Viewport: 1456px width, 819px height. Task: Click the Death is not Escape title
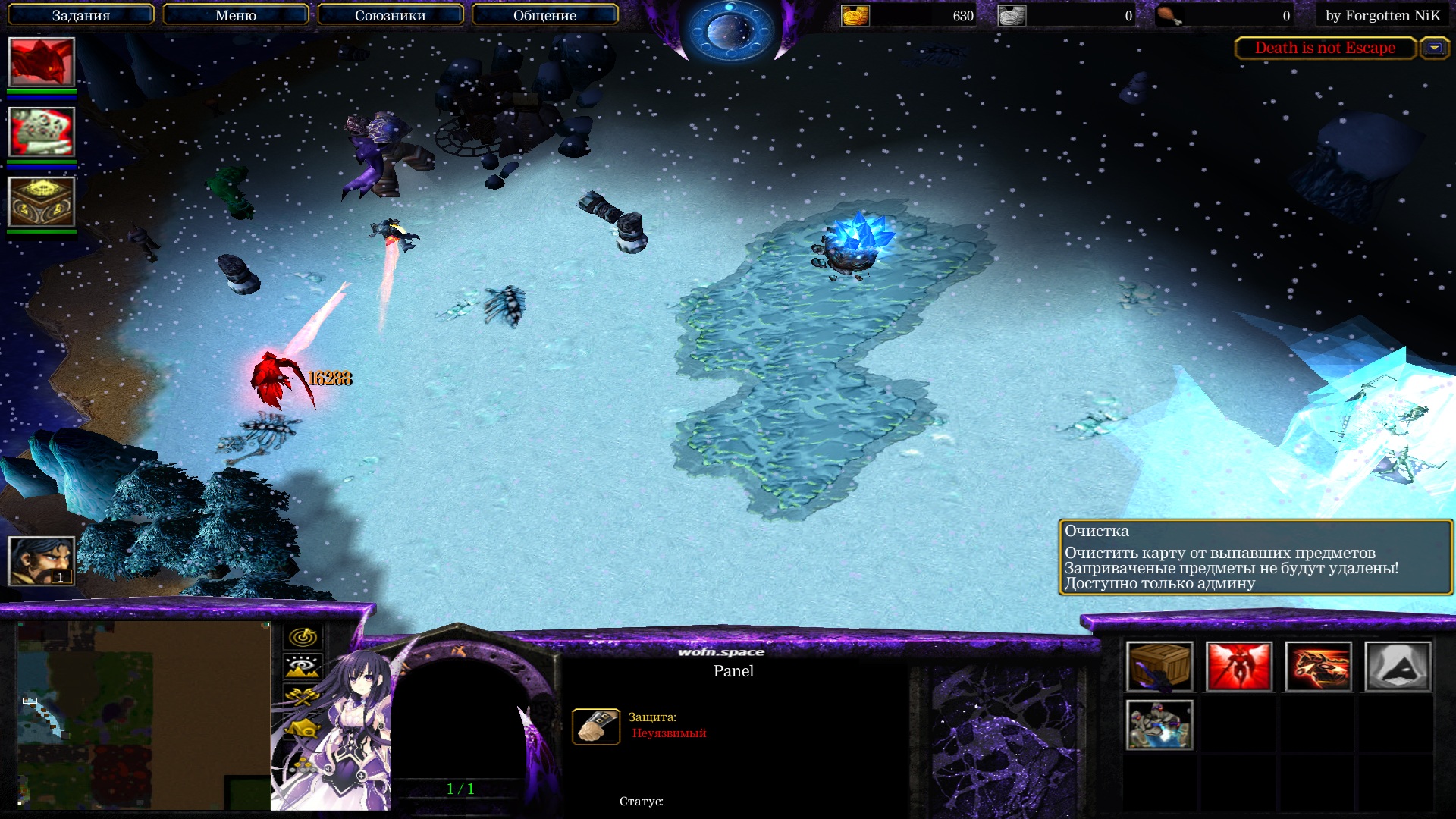[1325, 48]
